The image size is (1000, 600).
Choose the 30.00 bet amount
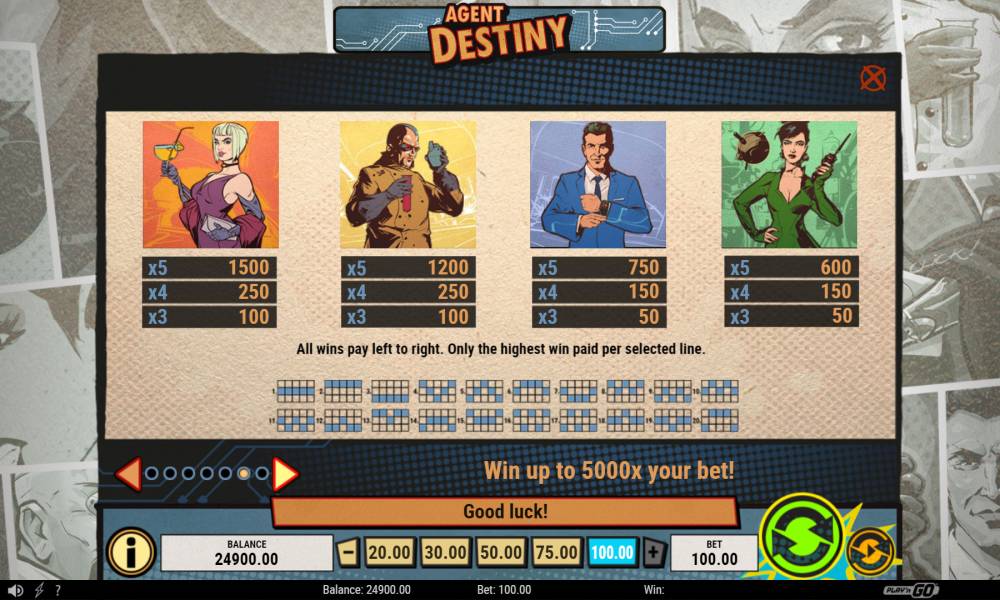pyautogui.click(x=444, y=552)
